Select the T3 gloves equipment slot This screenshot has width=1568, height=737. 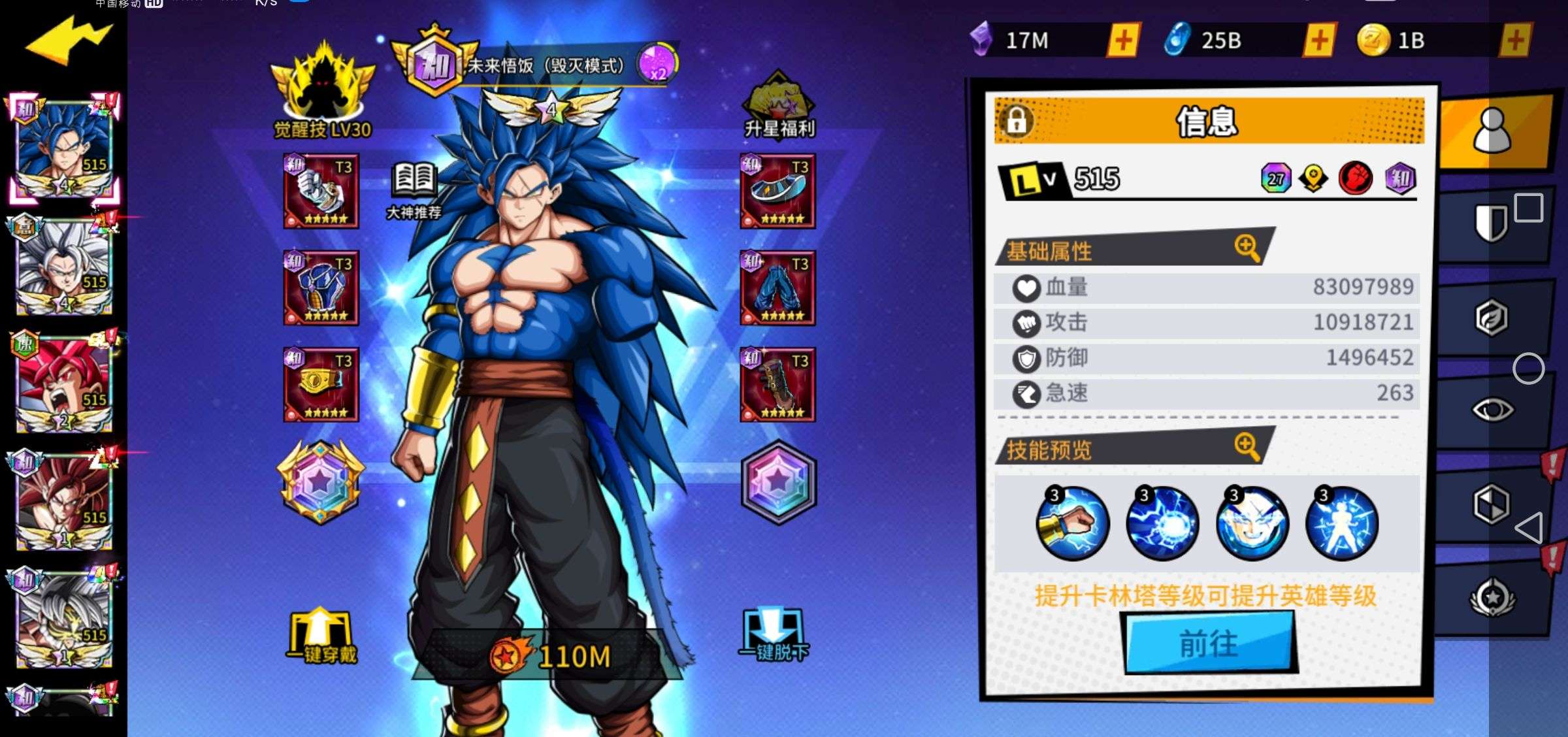(321, 191)
